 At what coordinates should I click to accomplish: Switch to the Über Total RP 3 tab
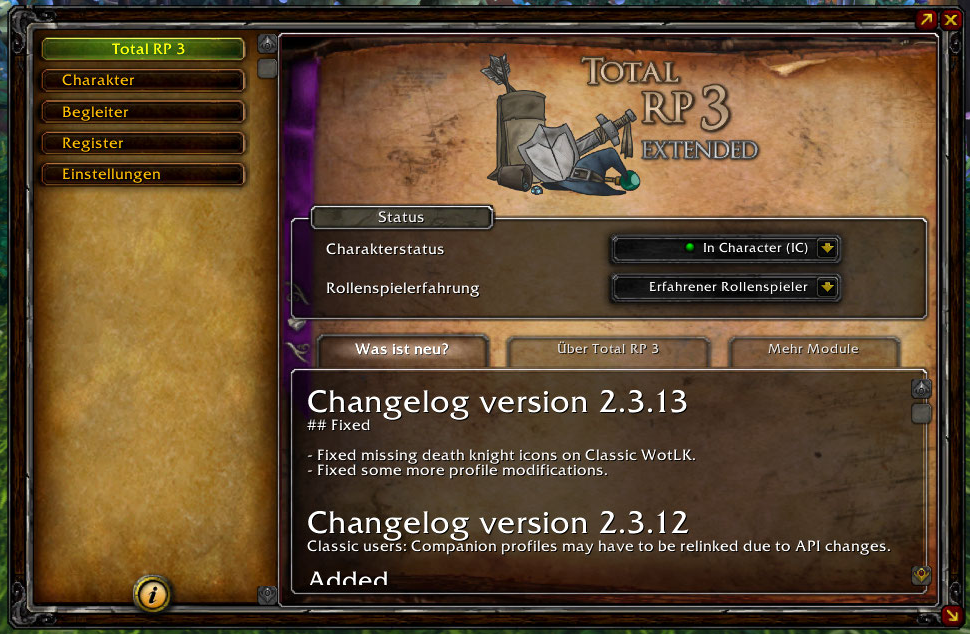click(608, 350)
